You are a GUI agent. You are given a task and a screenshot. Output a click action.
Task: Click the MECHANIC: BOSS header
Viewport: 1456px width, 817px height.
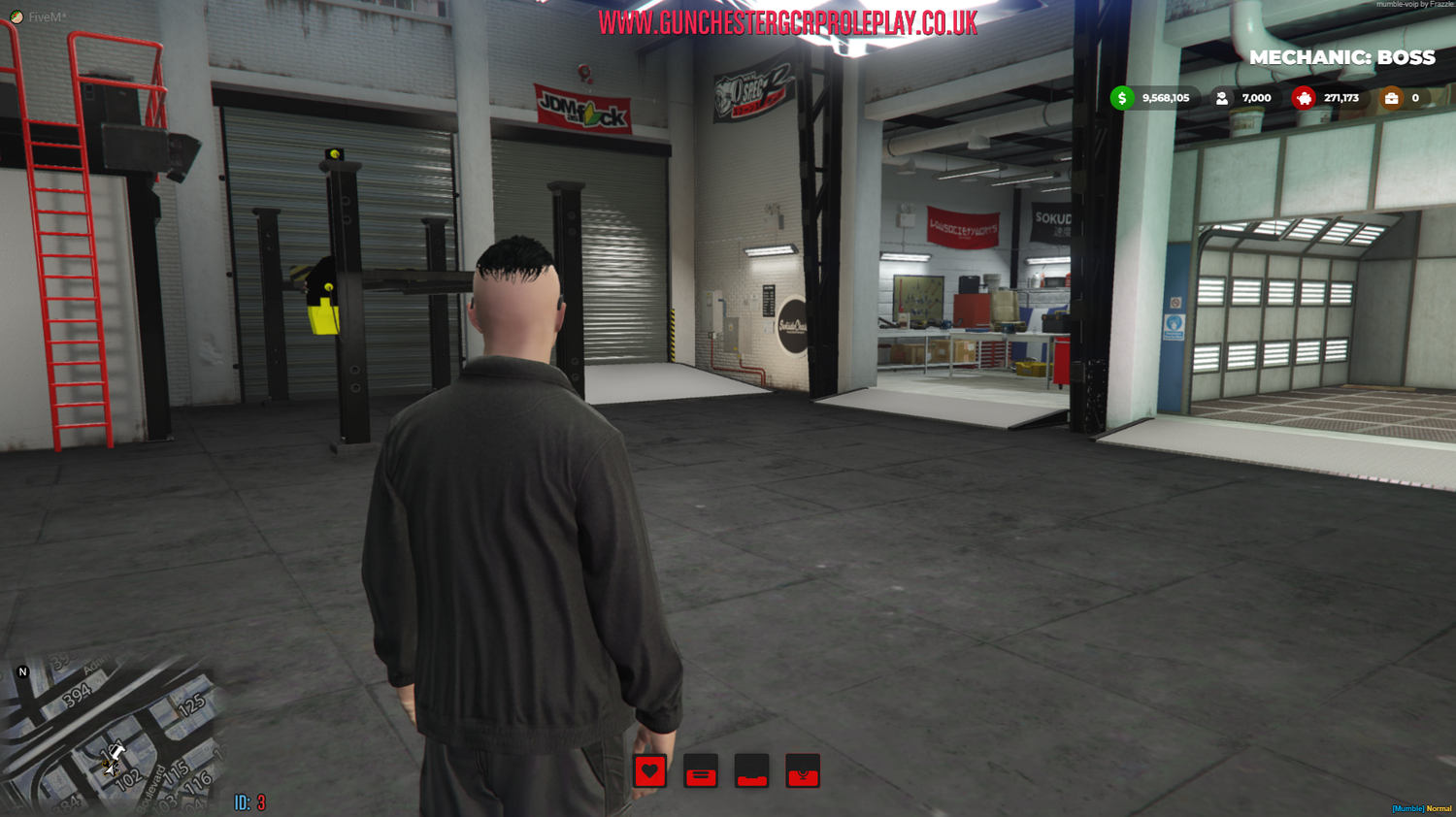point(1343,57)
